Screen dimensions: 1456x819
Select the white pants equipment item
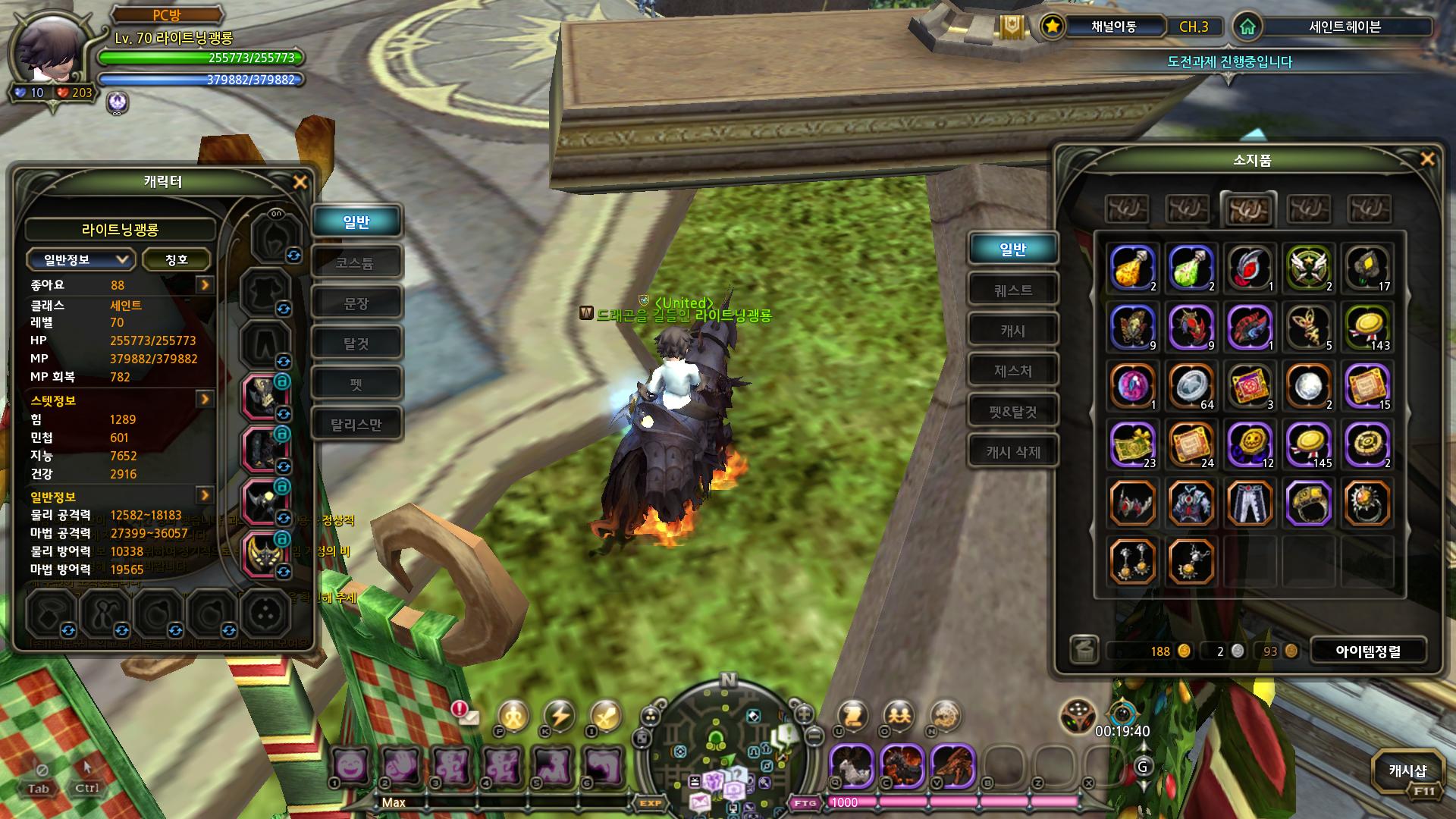(x=1250, y=503)
